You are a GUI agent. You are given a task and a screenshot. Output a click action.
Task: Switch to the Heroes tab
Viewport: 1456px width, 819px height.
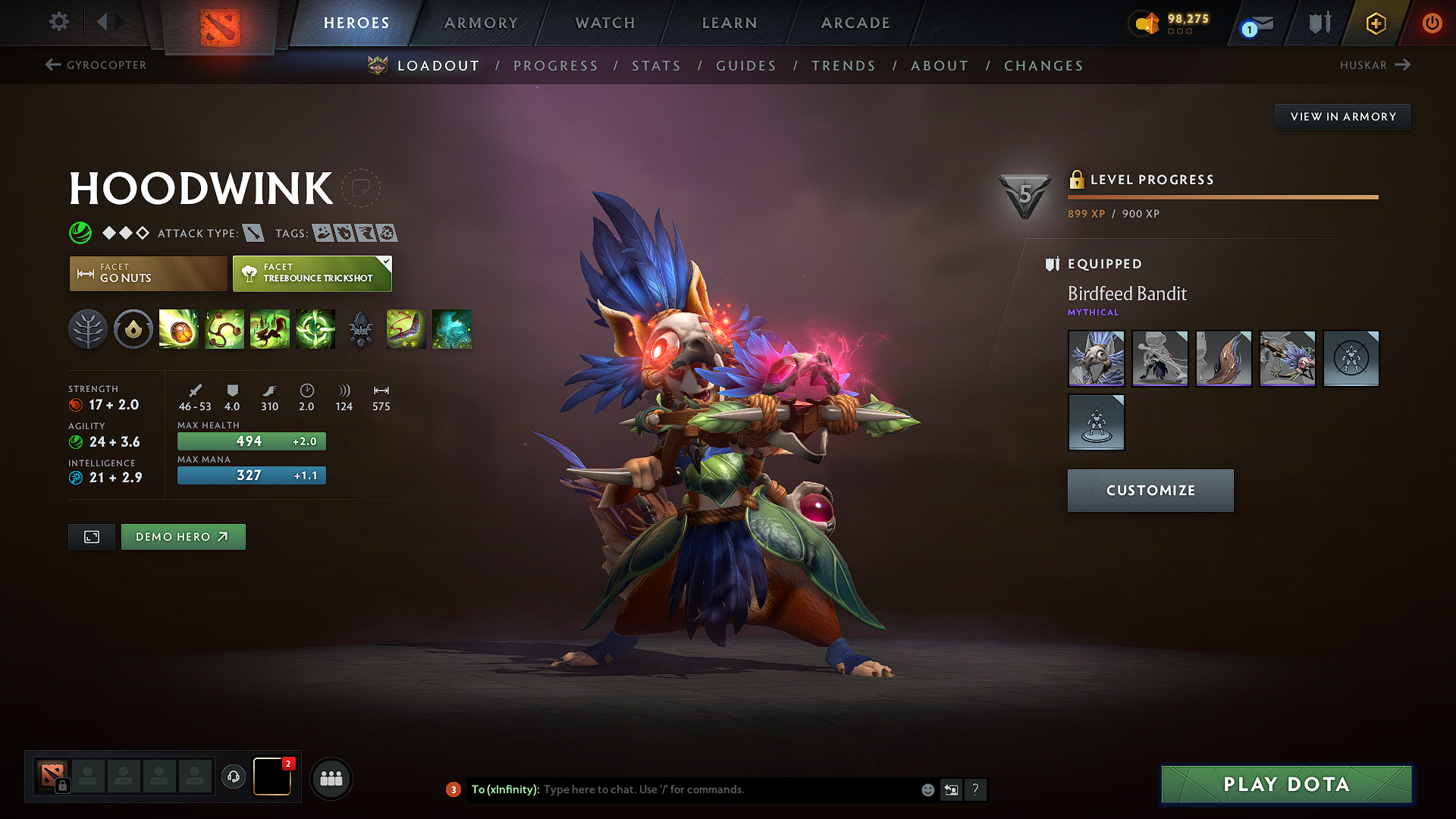click(356, 23)
